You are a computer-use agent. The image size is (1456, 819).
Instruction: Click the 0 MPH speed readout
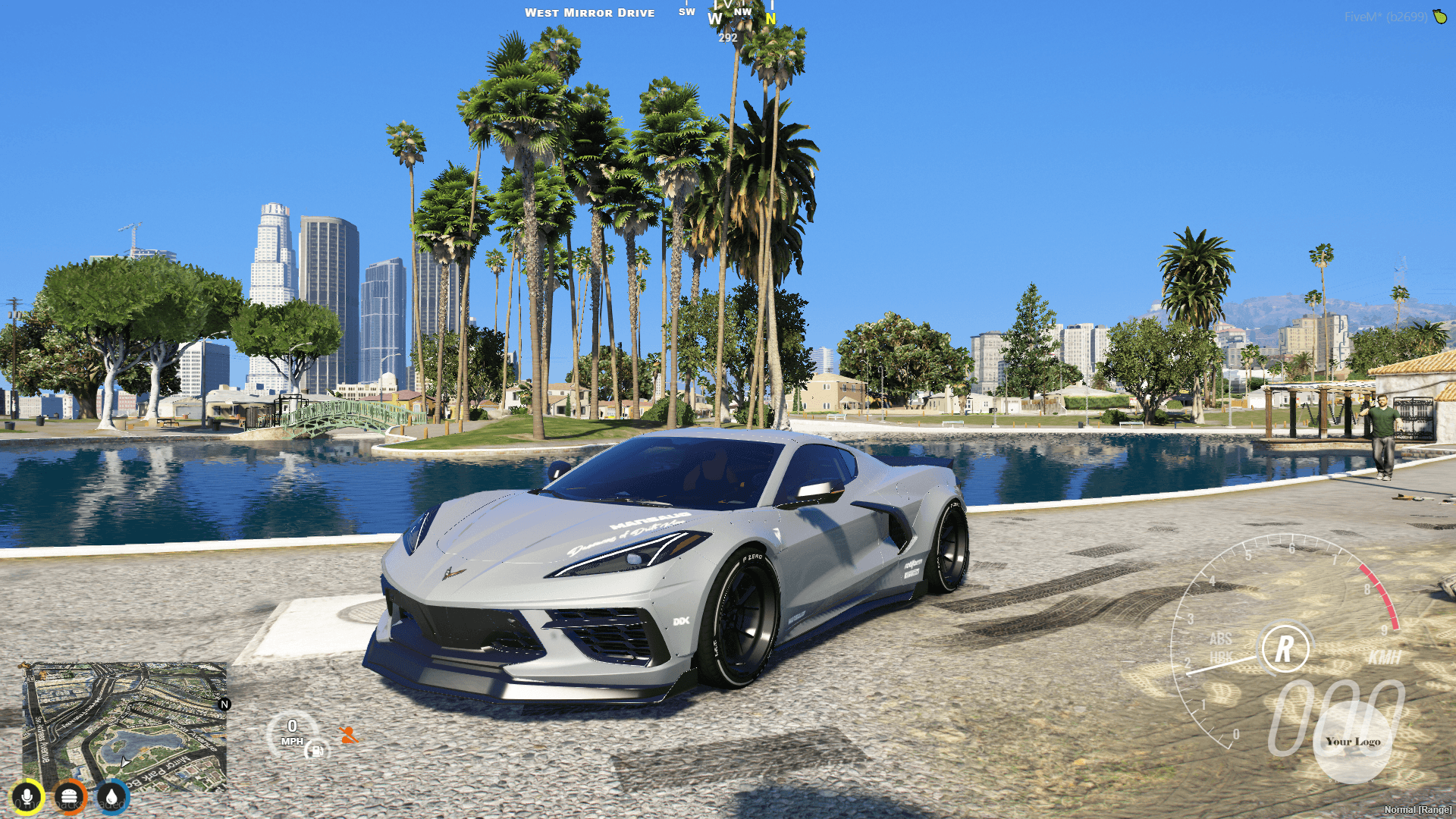pyautogui.click(x=293, y=730)
